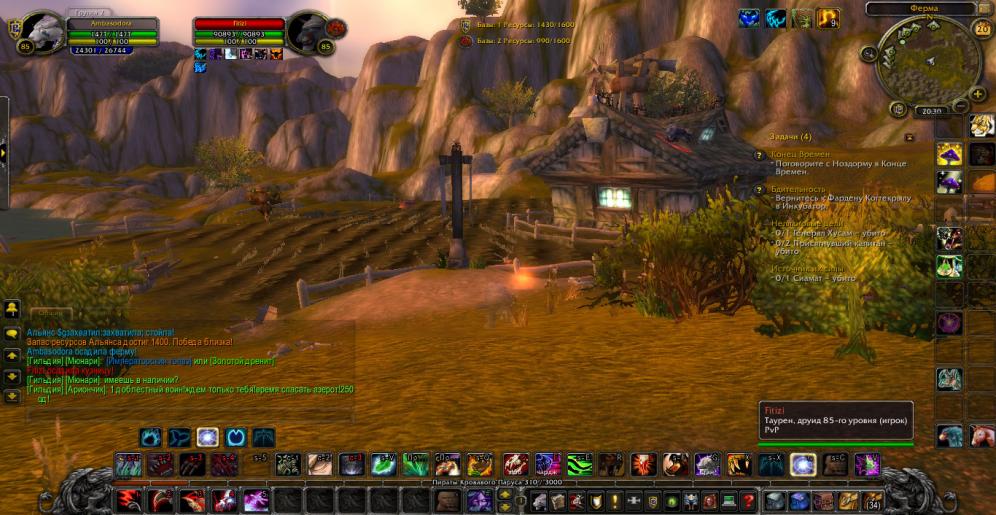Open the bag with the 34 count
Viewport: 996px width, 515px height.
pyautogui.click(x=872, y=500)
